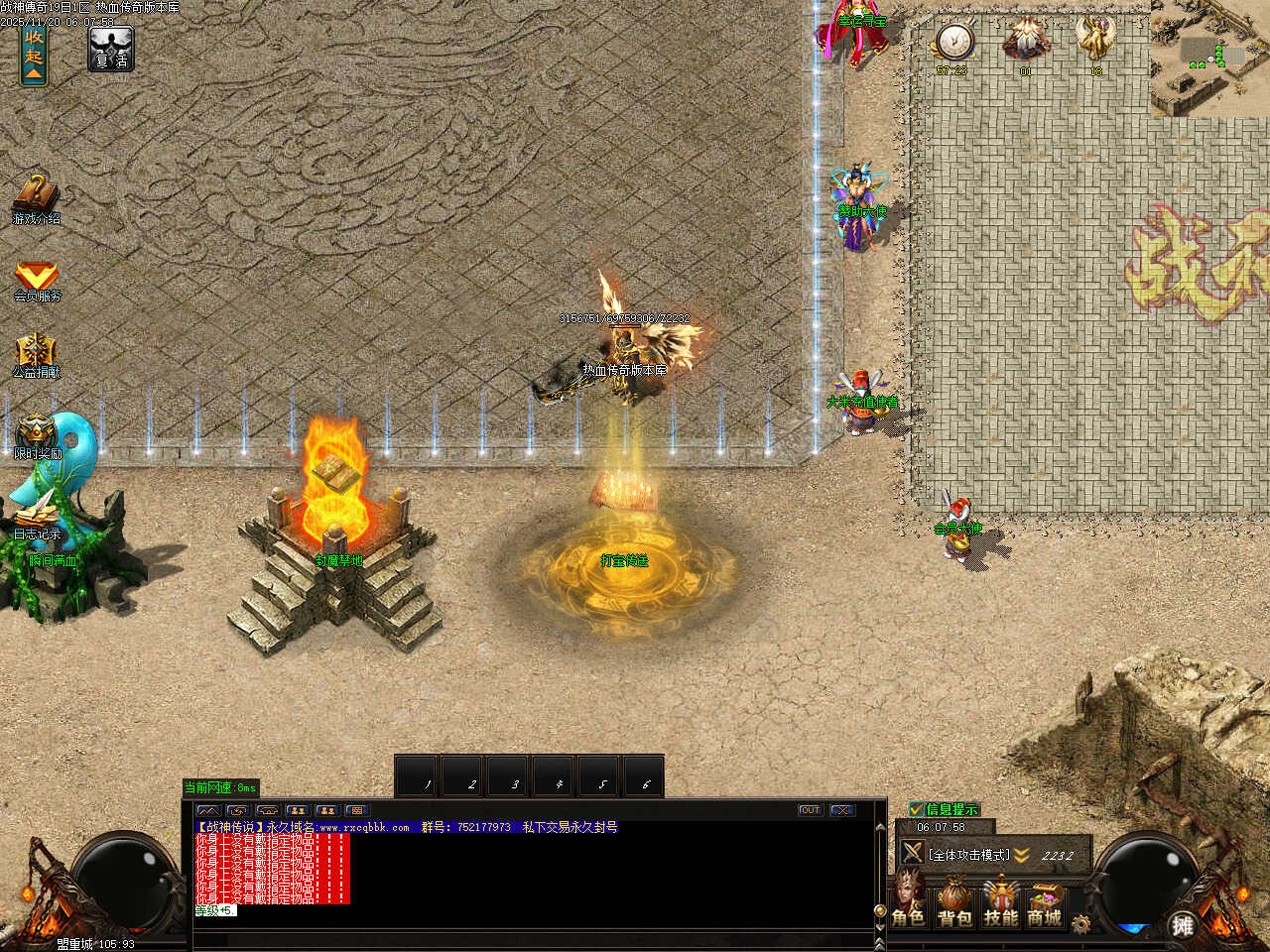The height and width of the screenshot is (952, 1270).
Task: Open 会员服务 member services
Action: coord(37,280)
